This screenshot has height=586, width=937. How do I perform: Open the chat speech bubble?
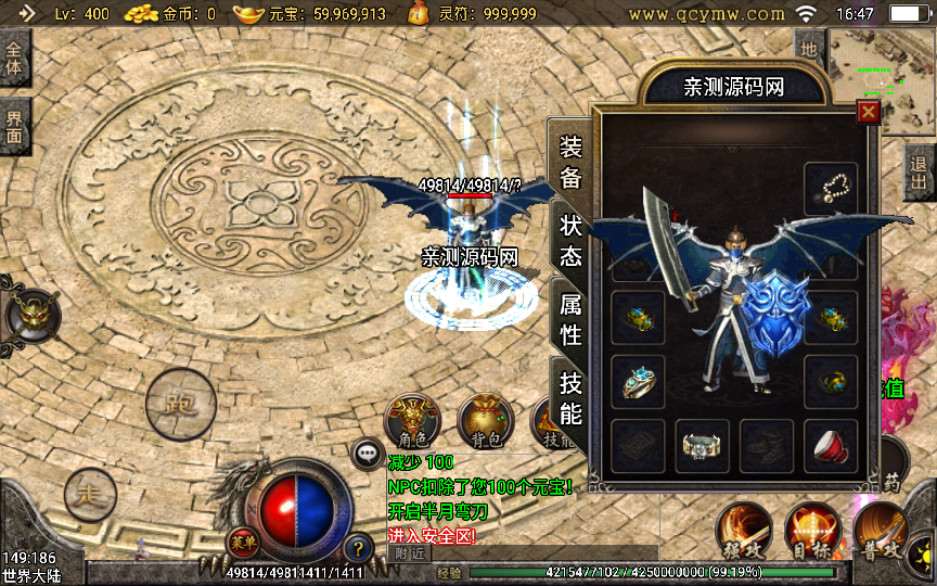(366, 452)
